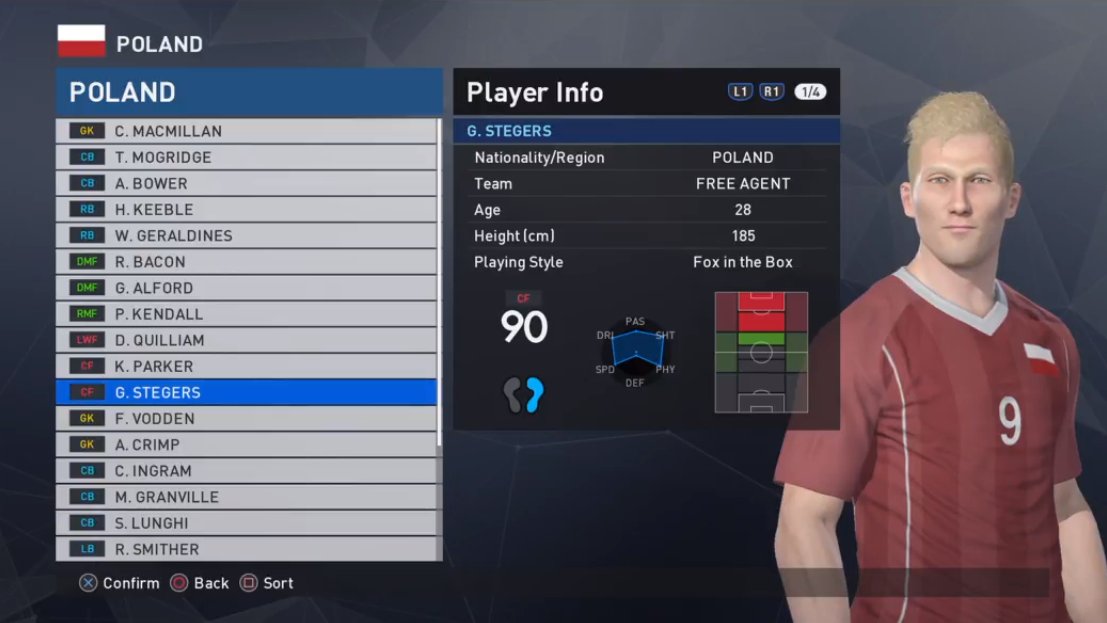
Task: Choose T. Mogridge in the player list
Action: pos(246,157)
